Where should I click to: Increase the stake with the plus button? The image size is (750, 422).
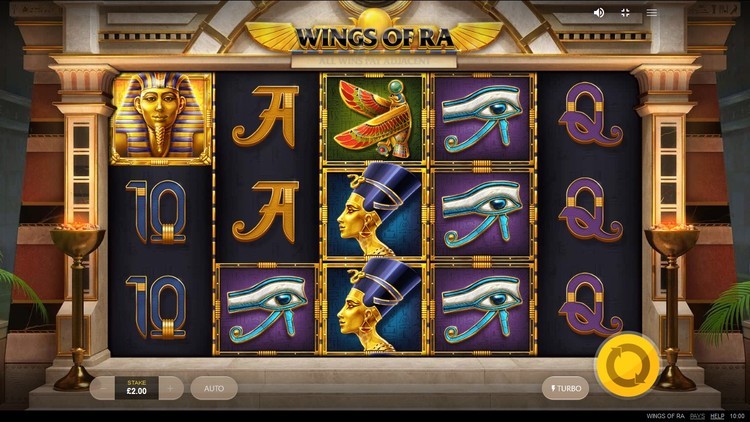click(x=171, y=387)
